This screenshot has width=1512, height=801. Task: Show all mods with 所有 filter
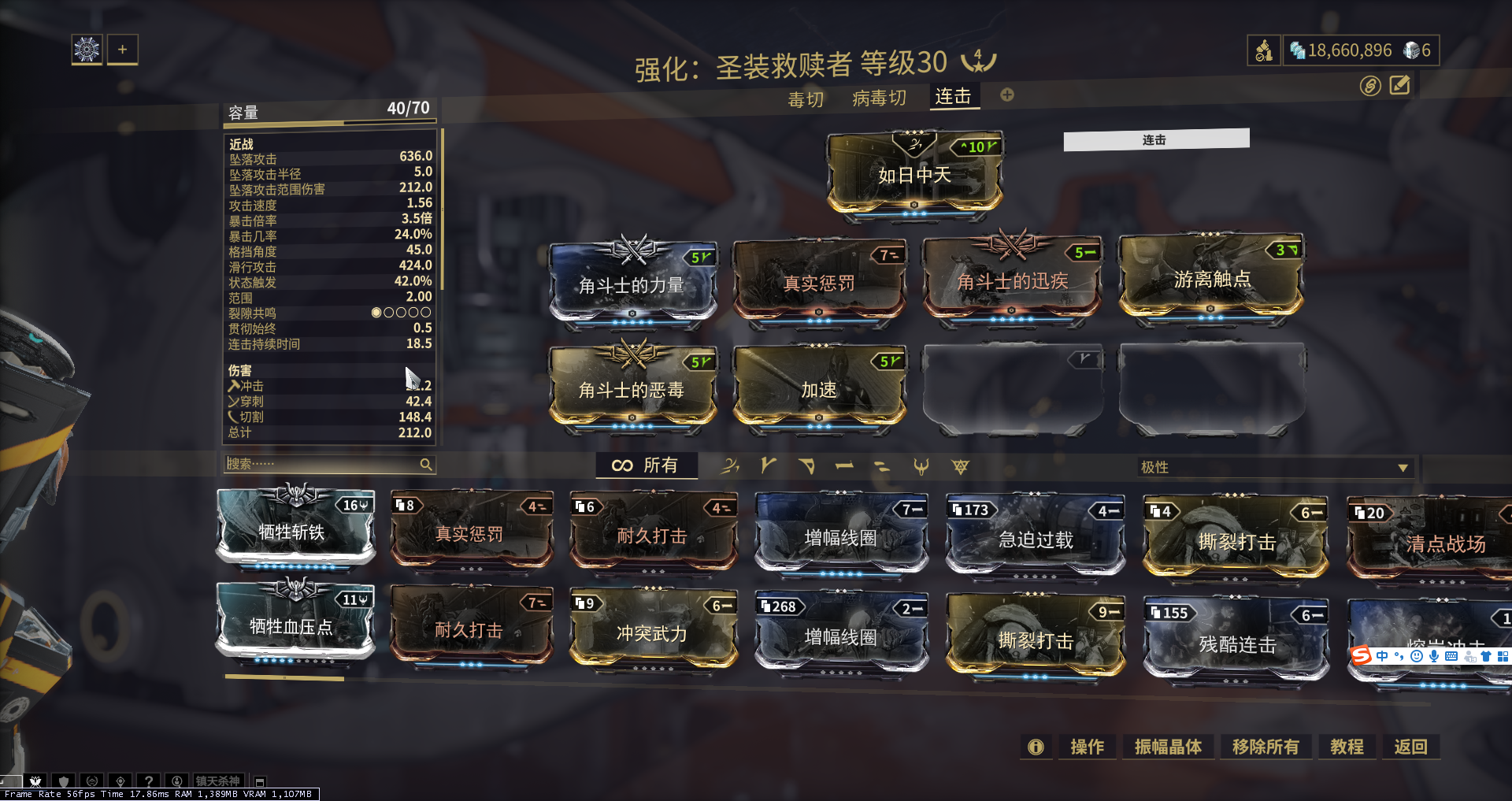click(x=646, y=465)
